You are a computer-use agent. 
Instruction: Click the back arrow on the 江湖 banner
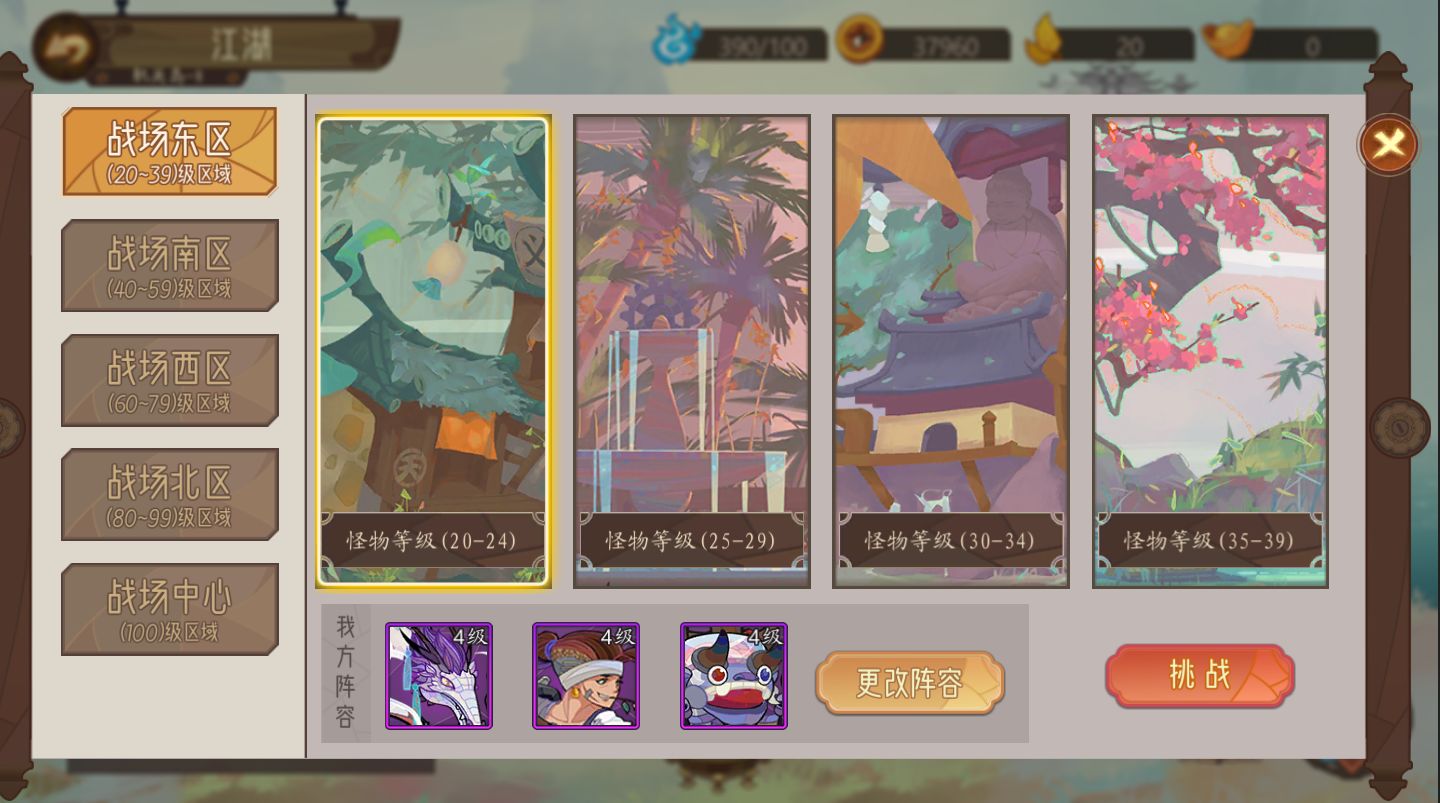click(64, 43)
